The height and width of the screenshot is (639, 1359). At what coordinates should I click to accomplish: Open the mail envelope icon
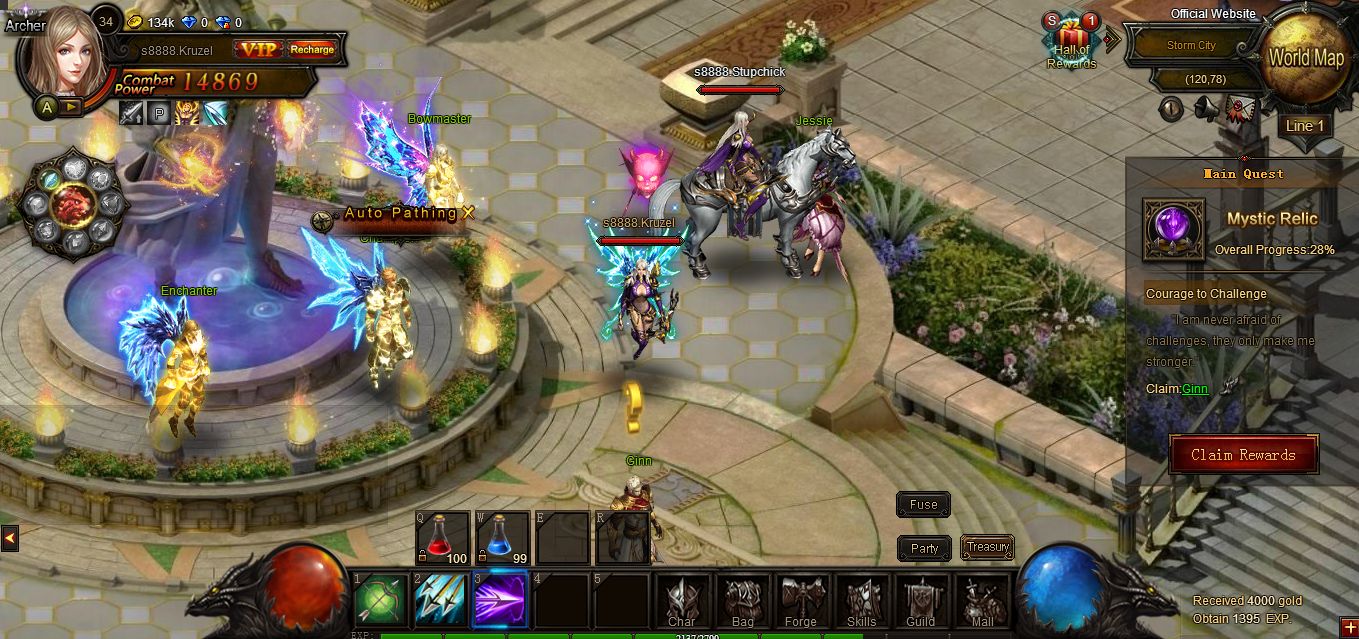[x=1240, y=108]
